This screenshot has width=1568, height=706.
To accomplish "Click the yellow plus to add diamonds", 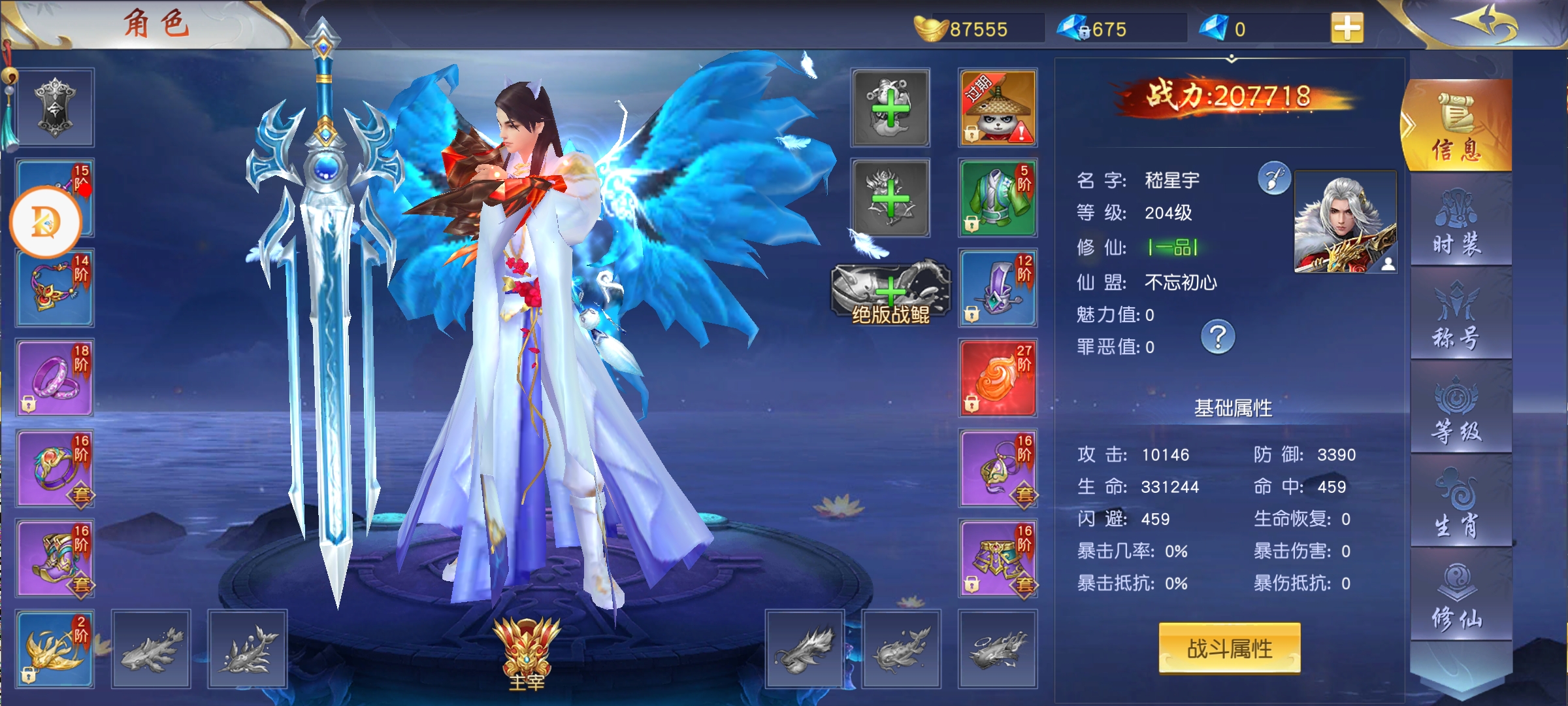I will click(1347, 29).
